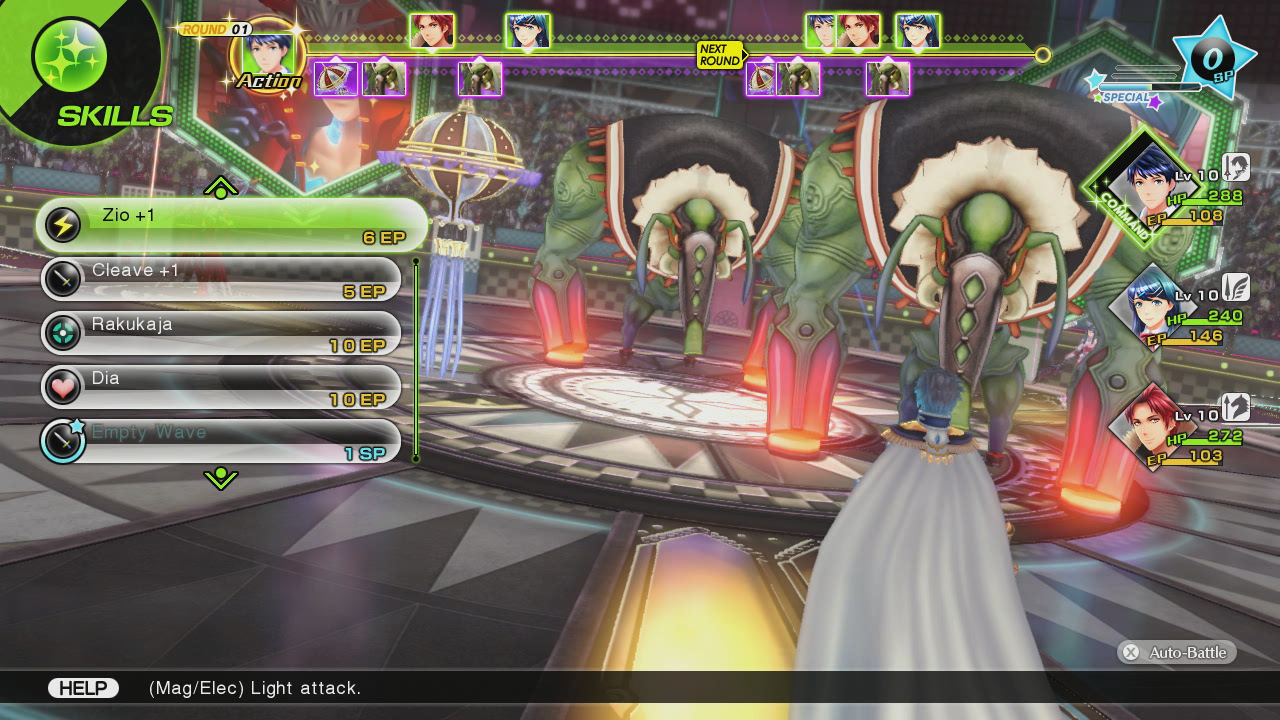Viewport: 1280px width, 720px height.
Task: Activate the Auto-Battle button
Action: [1177, 652]
